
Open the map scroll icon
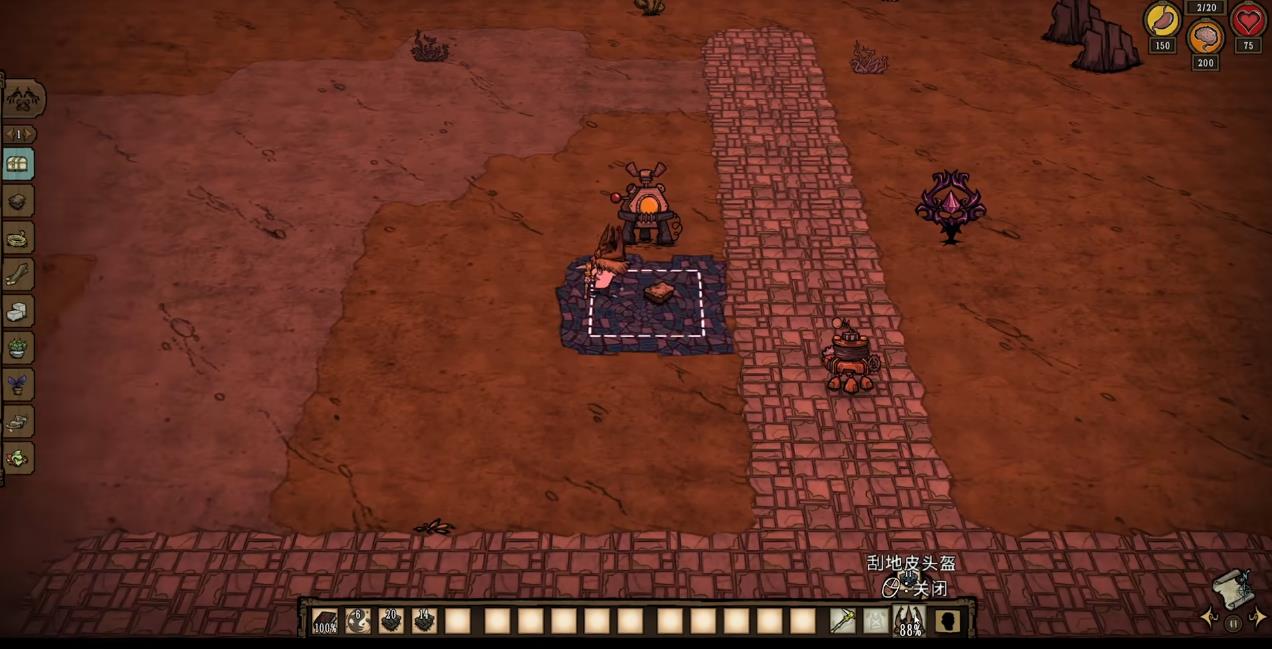(1233, 588)
